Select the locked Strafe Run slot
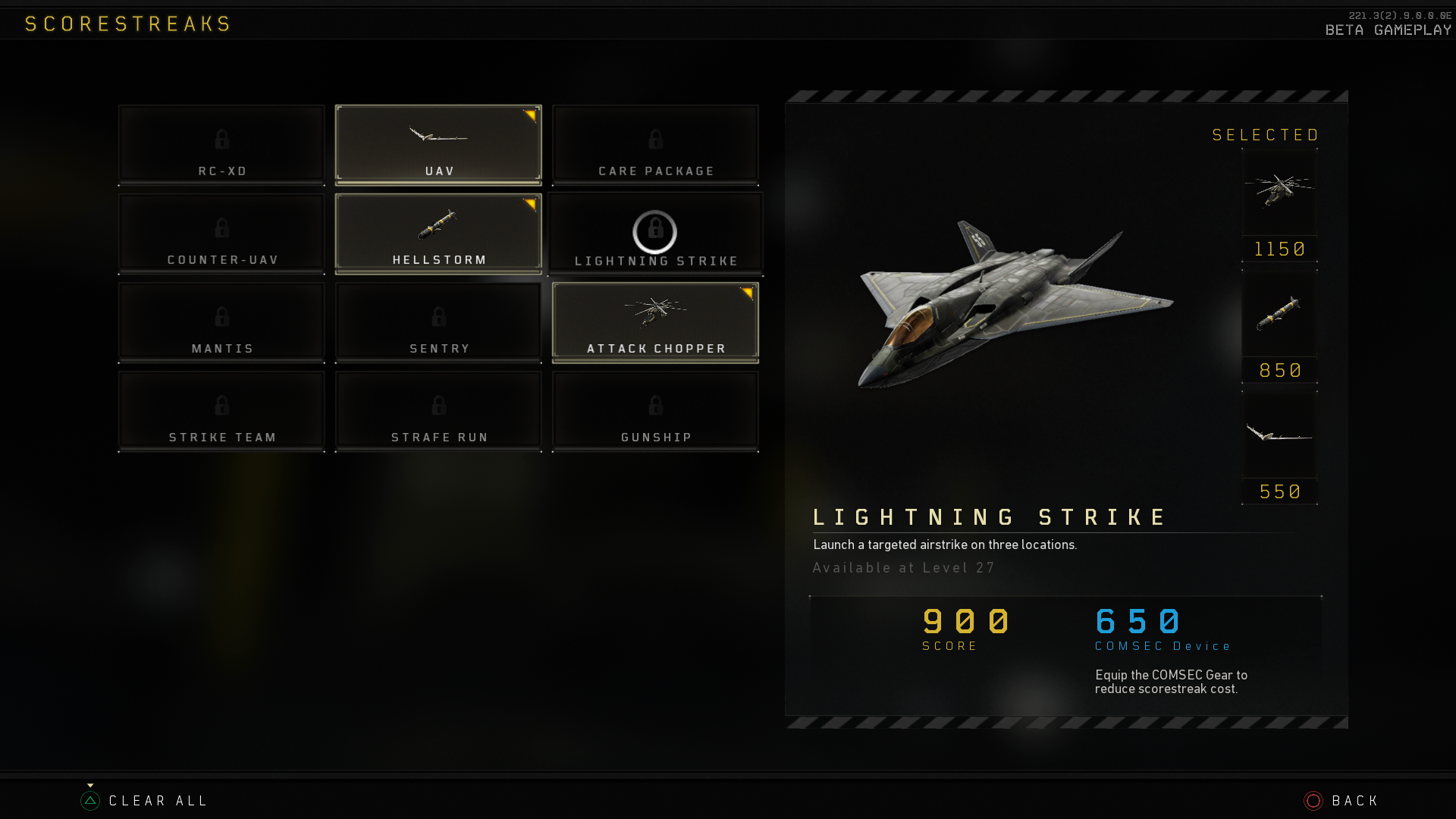The height and width of the screenshot is (819, 1456). click(x=438, y=410)
